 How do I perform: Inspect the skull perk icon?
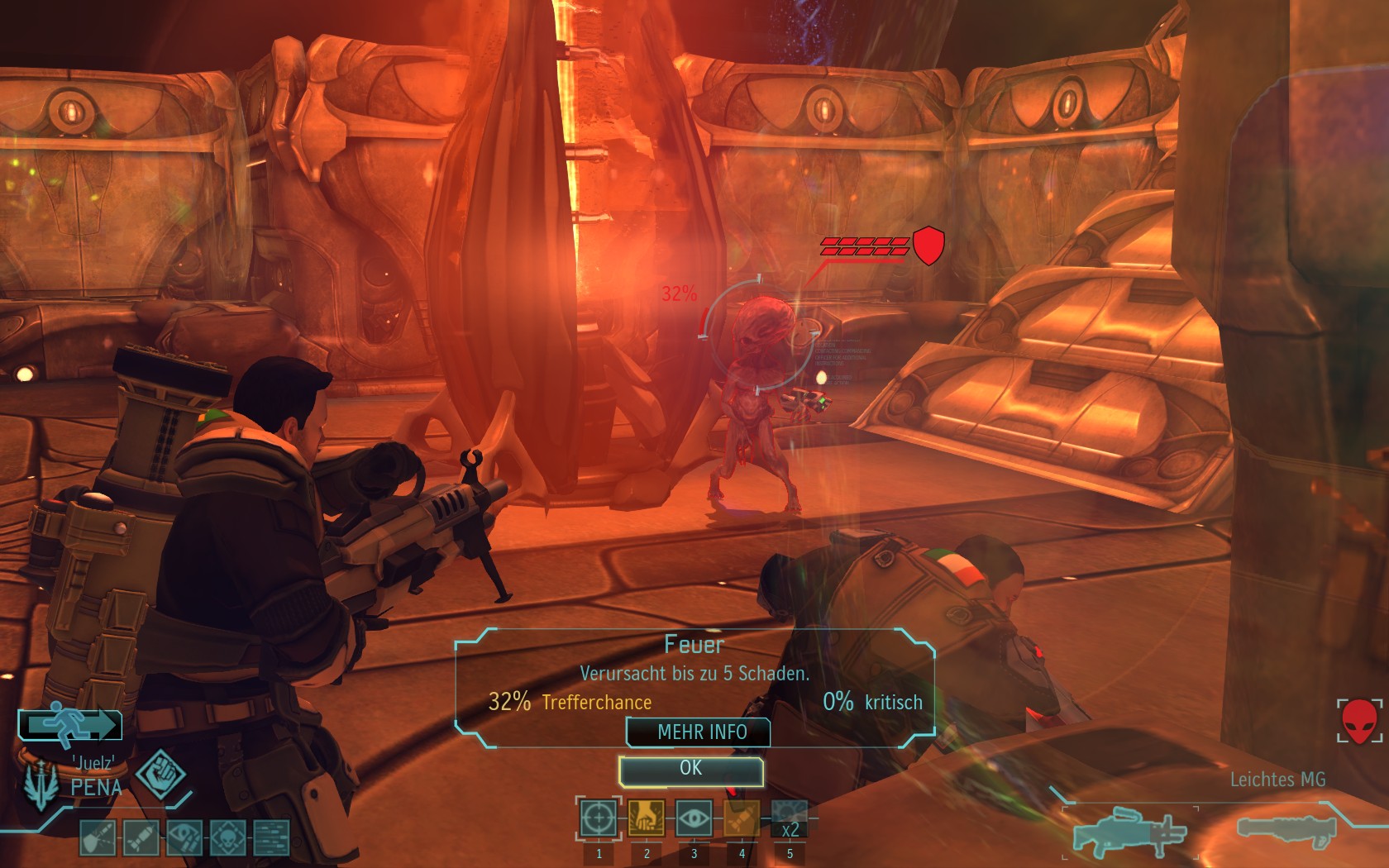pyautogui.click(x=227, y=837)
